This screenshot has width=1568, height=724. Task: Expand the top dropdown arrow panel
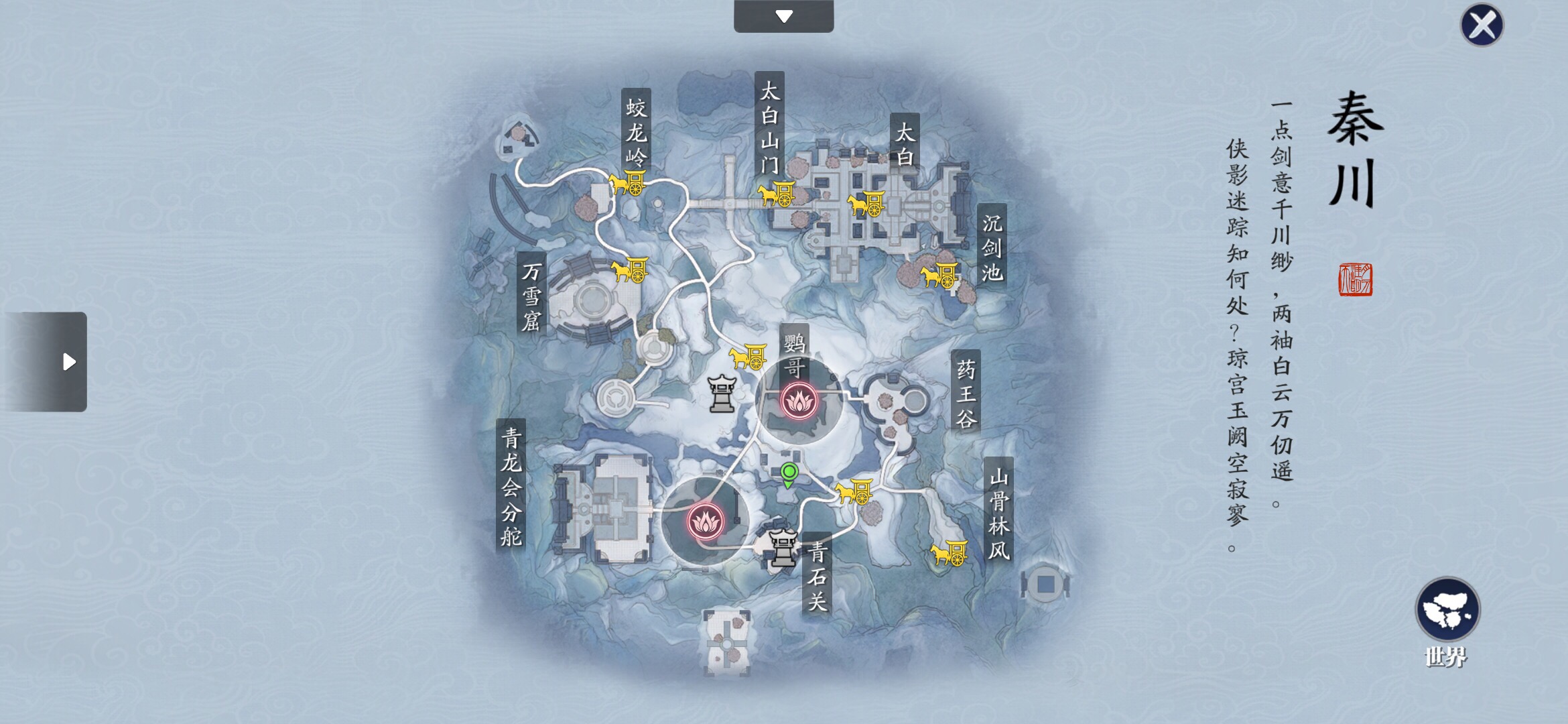coord(784,16)
